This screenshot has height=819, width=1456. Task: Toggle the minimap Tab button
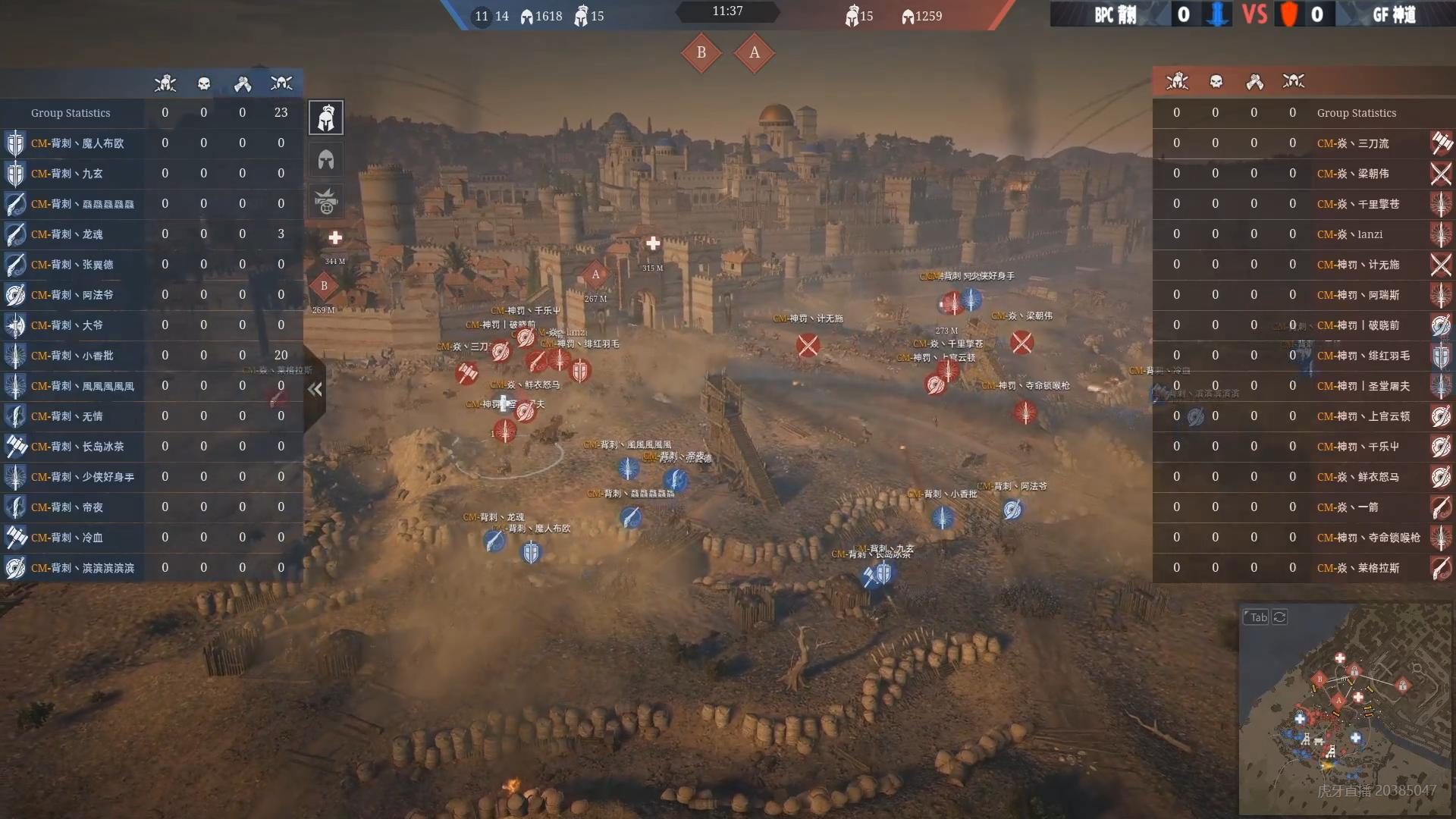coord(1257,617)
